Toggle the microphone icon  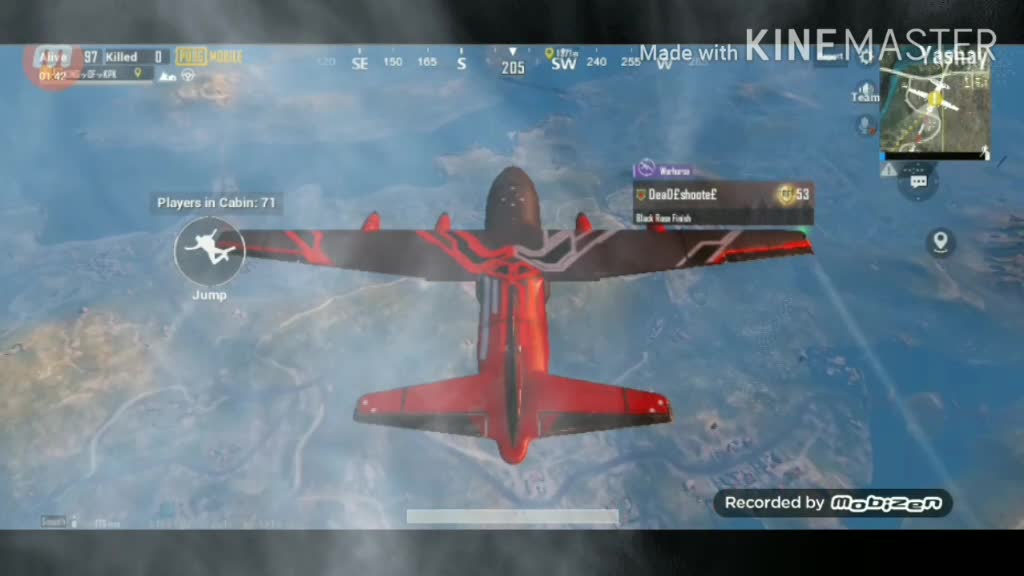pos(865,126)
